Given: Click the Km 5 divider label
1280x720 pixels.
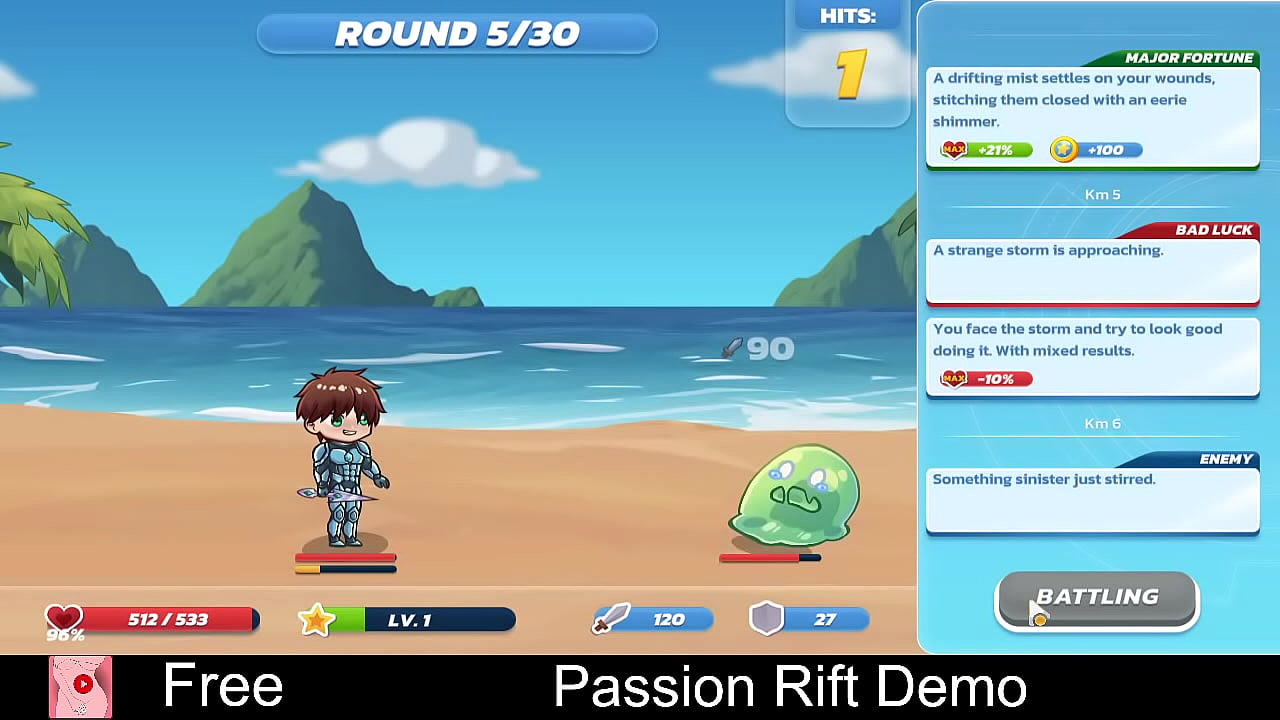Looking at the screenshot, I should [1103, 194].
